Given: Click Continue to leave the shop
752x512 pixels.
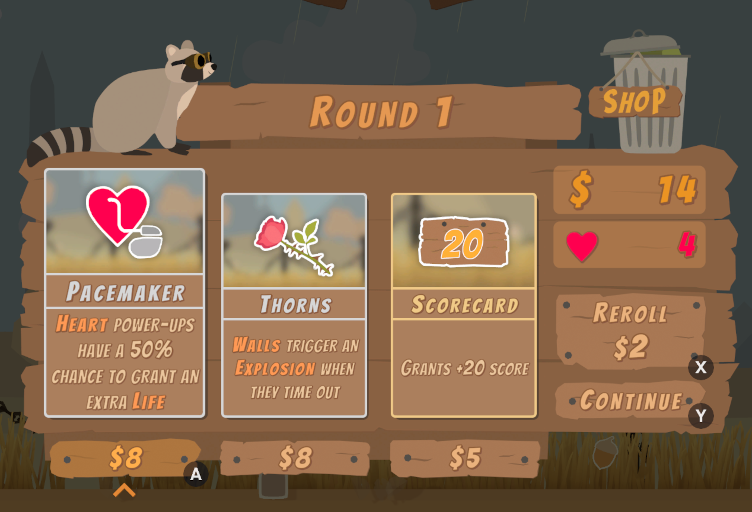Looking at the screenshot, I should [632, 401].
